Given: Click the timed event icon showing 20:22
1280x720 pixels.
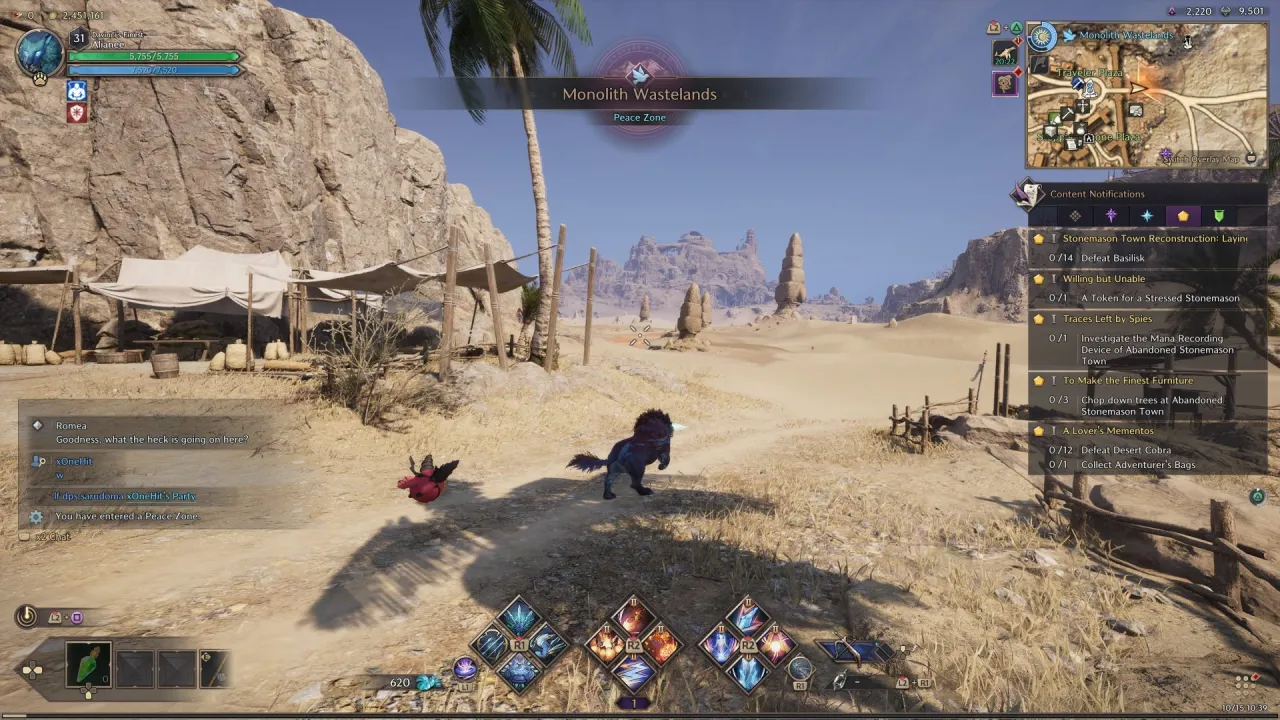Looking at the screenshot, I should (1005, 53).
